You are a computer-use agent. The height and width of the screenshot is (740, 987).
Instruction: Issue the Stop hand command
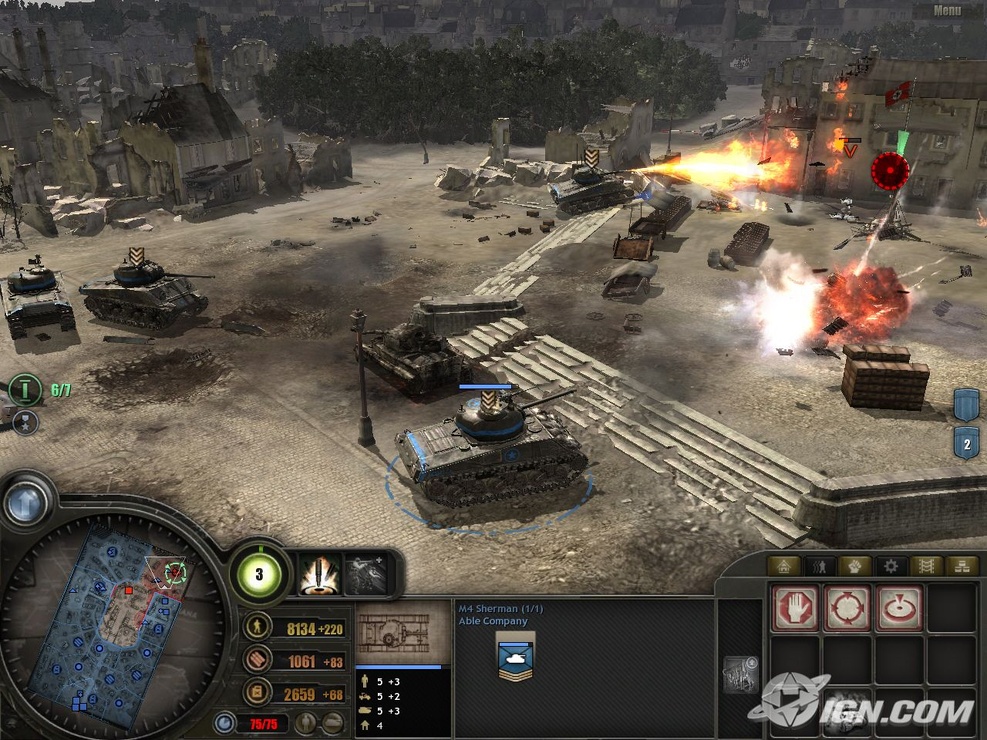(795, 608)
